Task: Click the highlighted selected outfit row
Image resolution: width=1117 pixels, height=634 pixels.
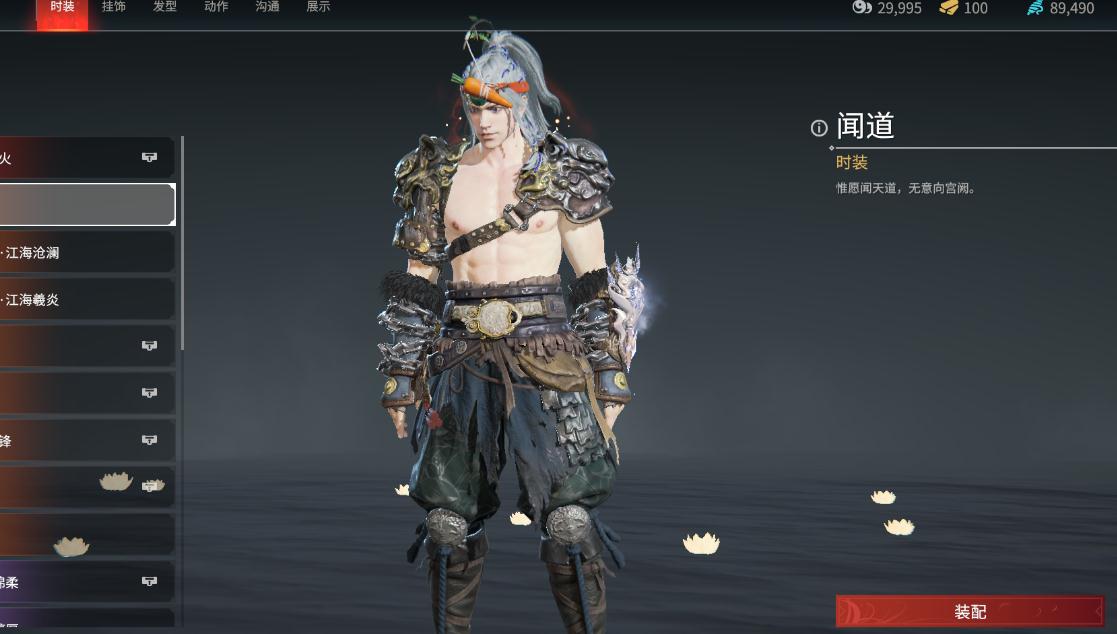Action: click(86, 205)
